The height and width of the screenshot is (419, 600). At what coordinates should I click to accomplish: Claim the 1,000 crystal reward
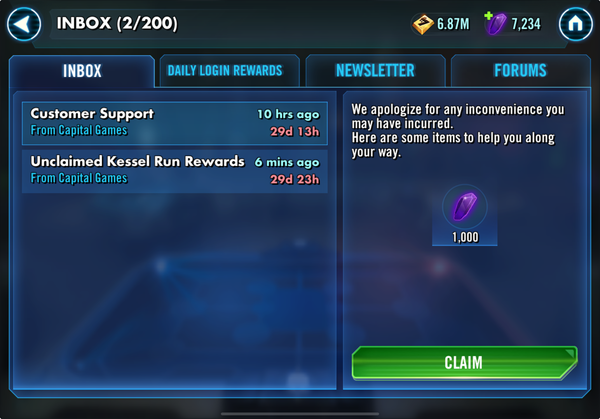463,363
